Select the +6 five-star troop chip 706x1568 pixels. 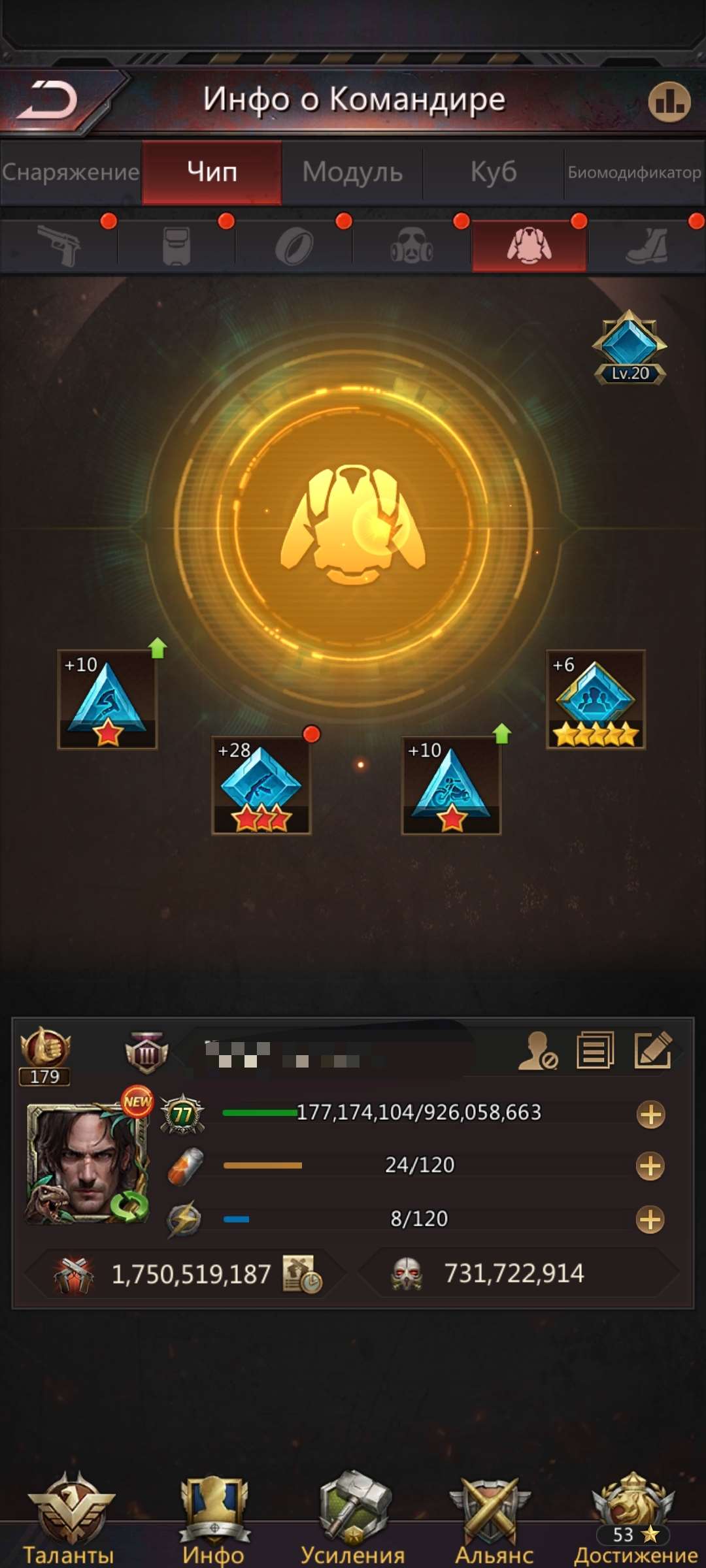click(596, 699)
